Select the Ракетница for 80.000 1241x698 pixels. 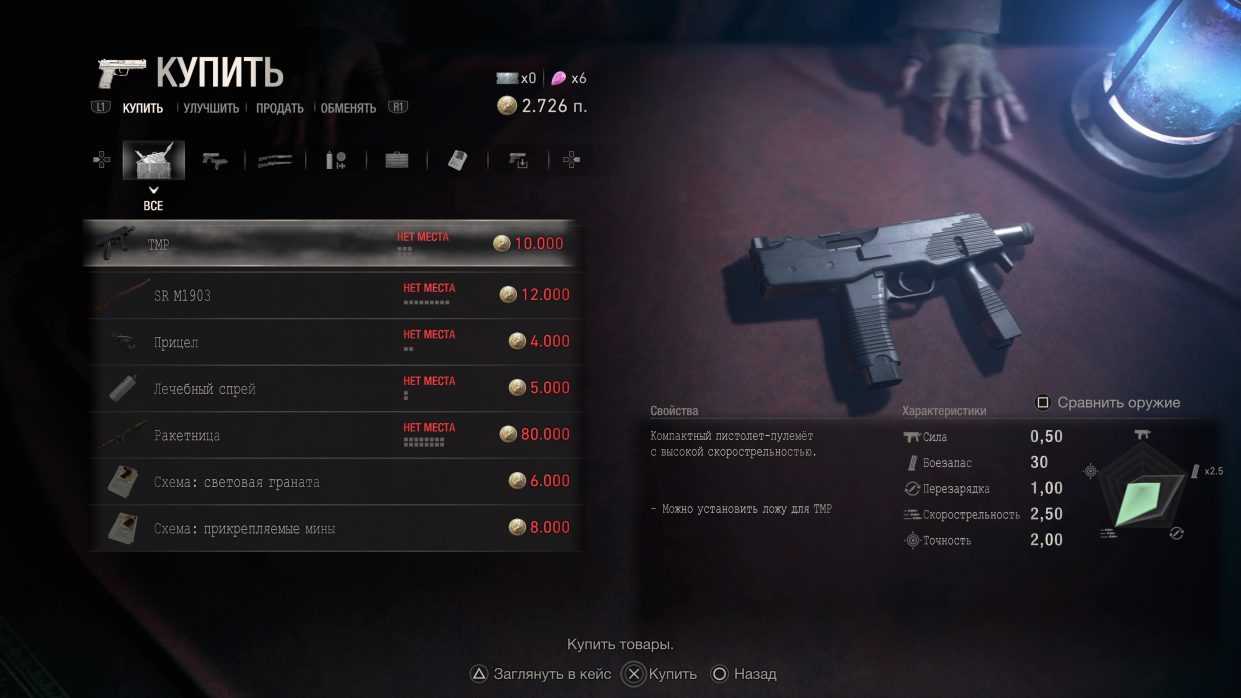pyautogui.click(x=330, y=435)
